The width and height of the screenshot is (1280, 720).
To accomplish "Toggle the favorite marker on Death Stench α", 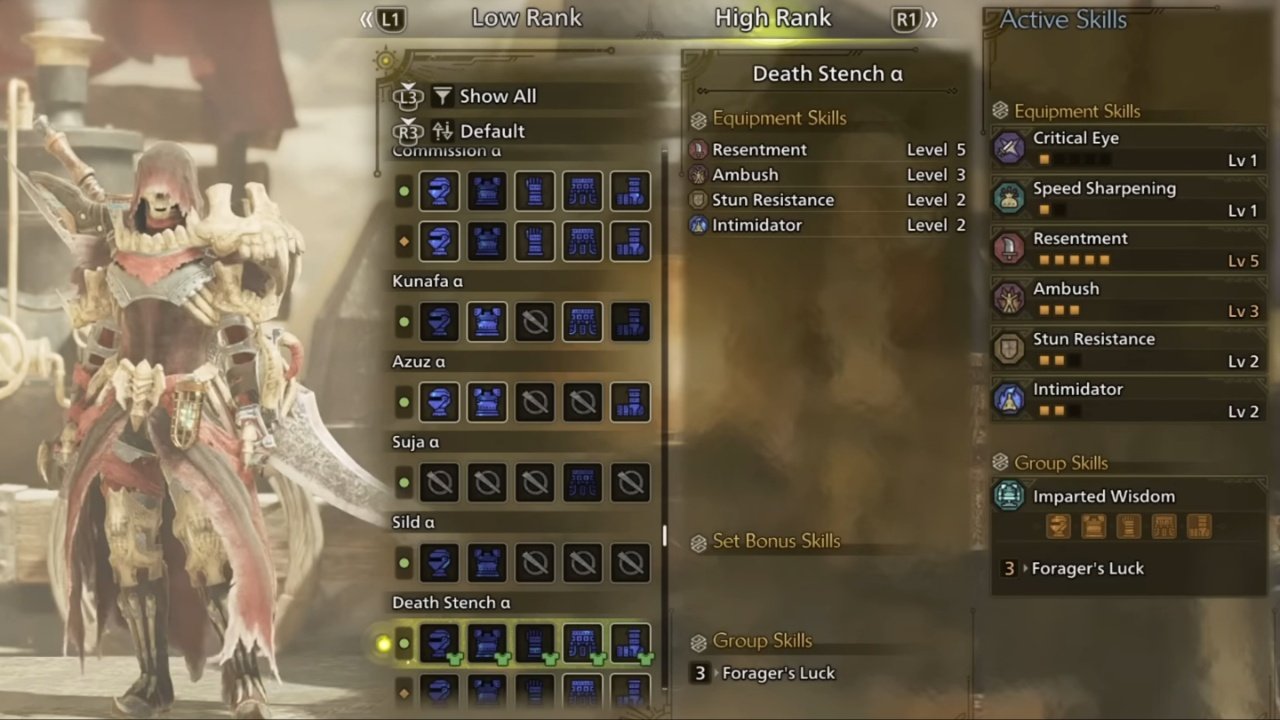I will click(385, 645).
